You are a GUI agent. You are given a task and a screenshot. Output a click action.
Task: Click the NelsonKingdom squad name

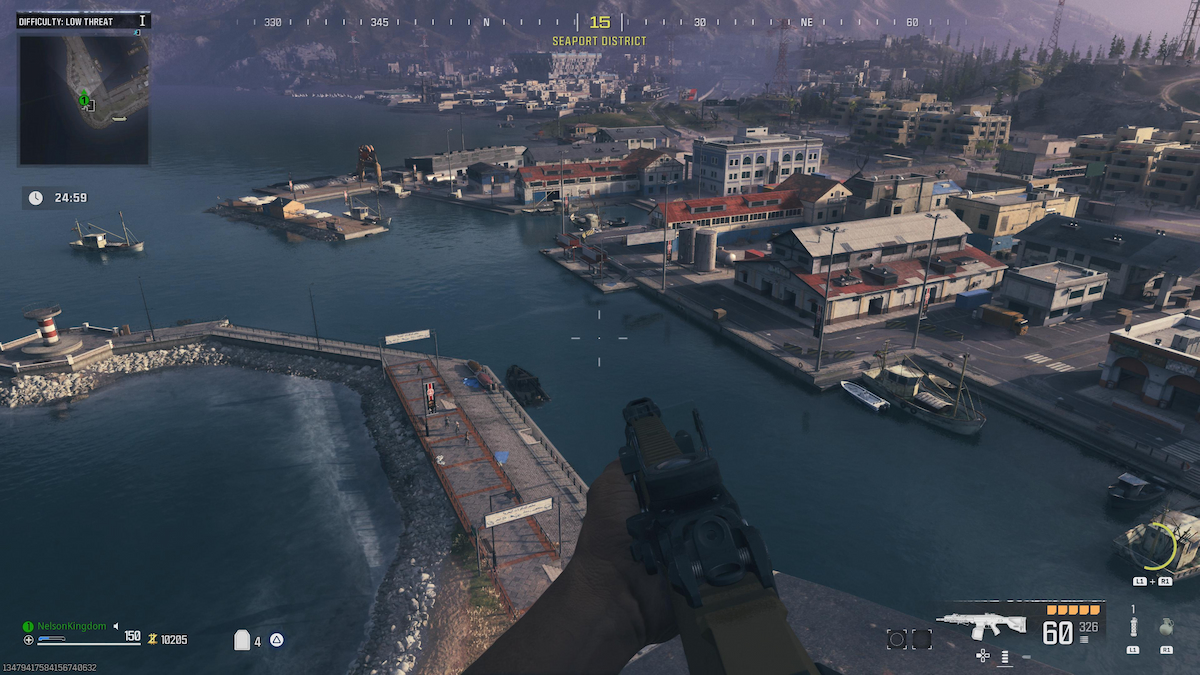[x=71, y=626]
